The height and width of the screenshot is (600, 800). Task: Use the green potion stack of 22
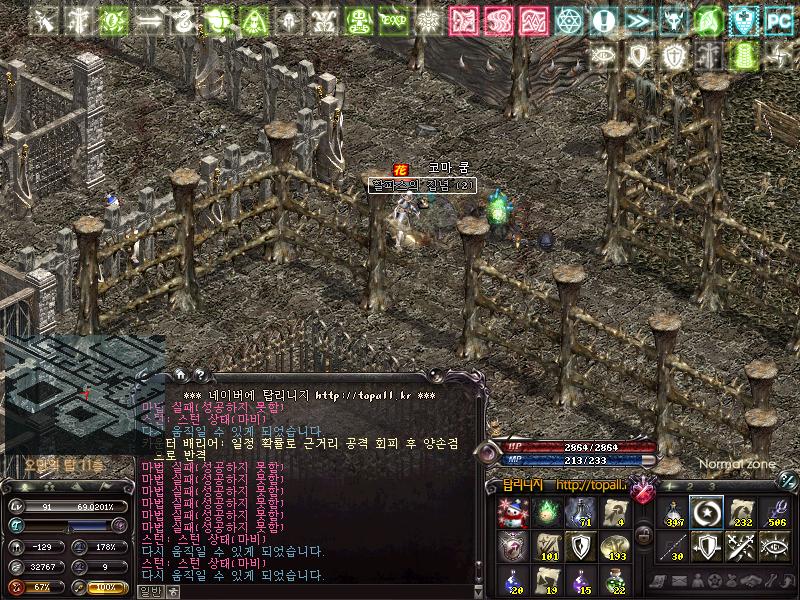pyautogui.click(x=612, y=580)
